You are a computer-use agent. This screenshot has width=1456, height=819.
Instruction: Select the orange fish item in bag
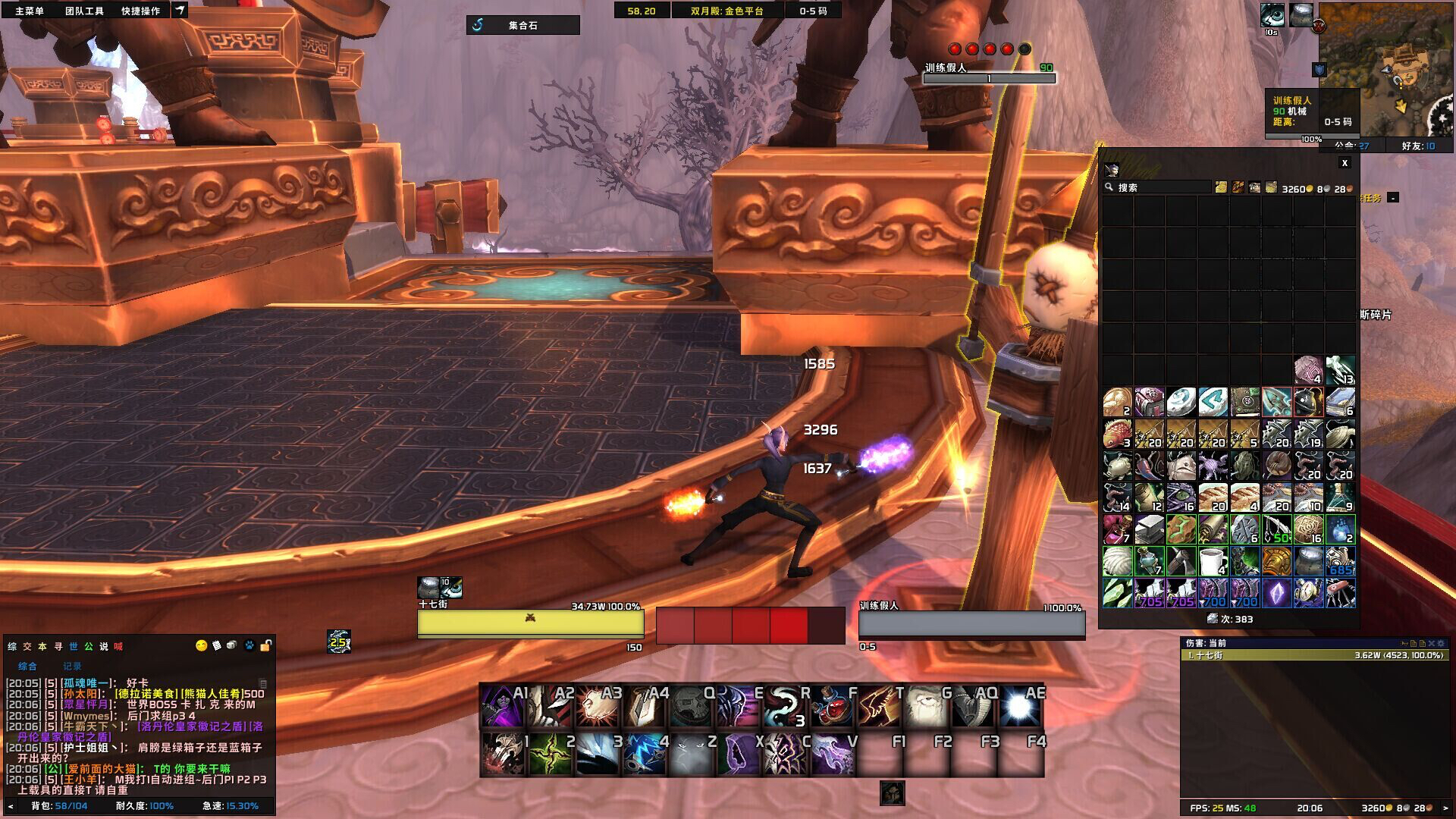(1117, 435)
